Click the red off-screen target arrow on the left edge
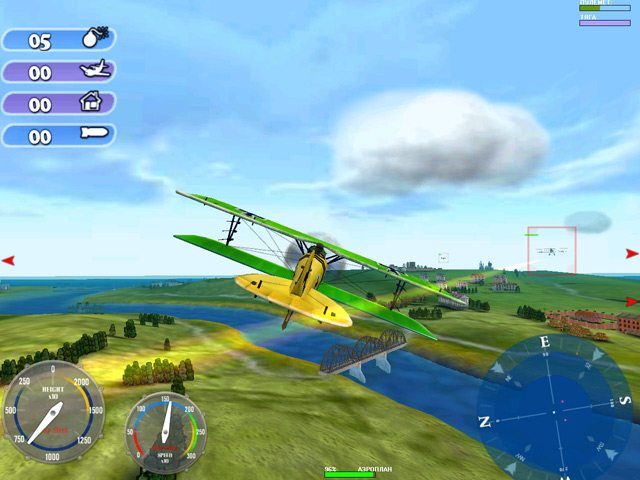The width and height of the screenshot is (640, 480). 8,260
